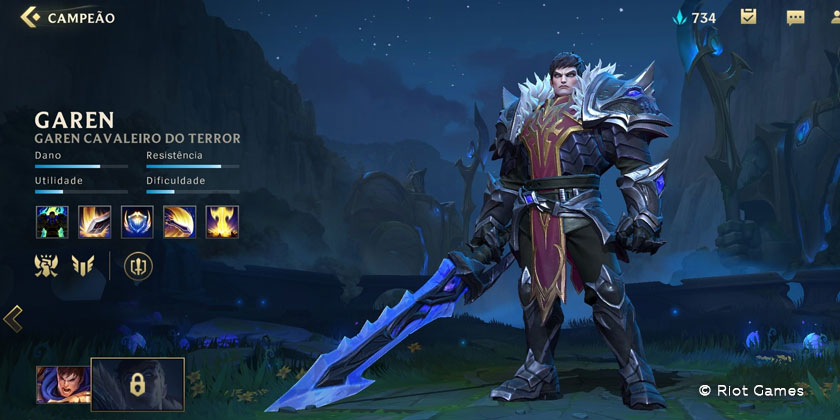Select Garen's spinning blade ability
Image resolution: width=840 pixels, height=420 pixels.
click(x=180, y=221)
